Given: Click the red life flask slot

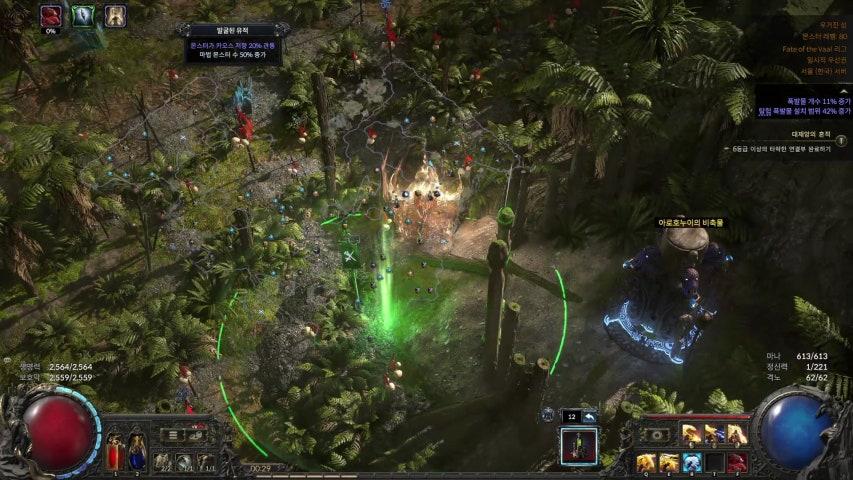Looking at the screenshot, I should (x=117, y=451).
